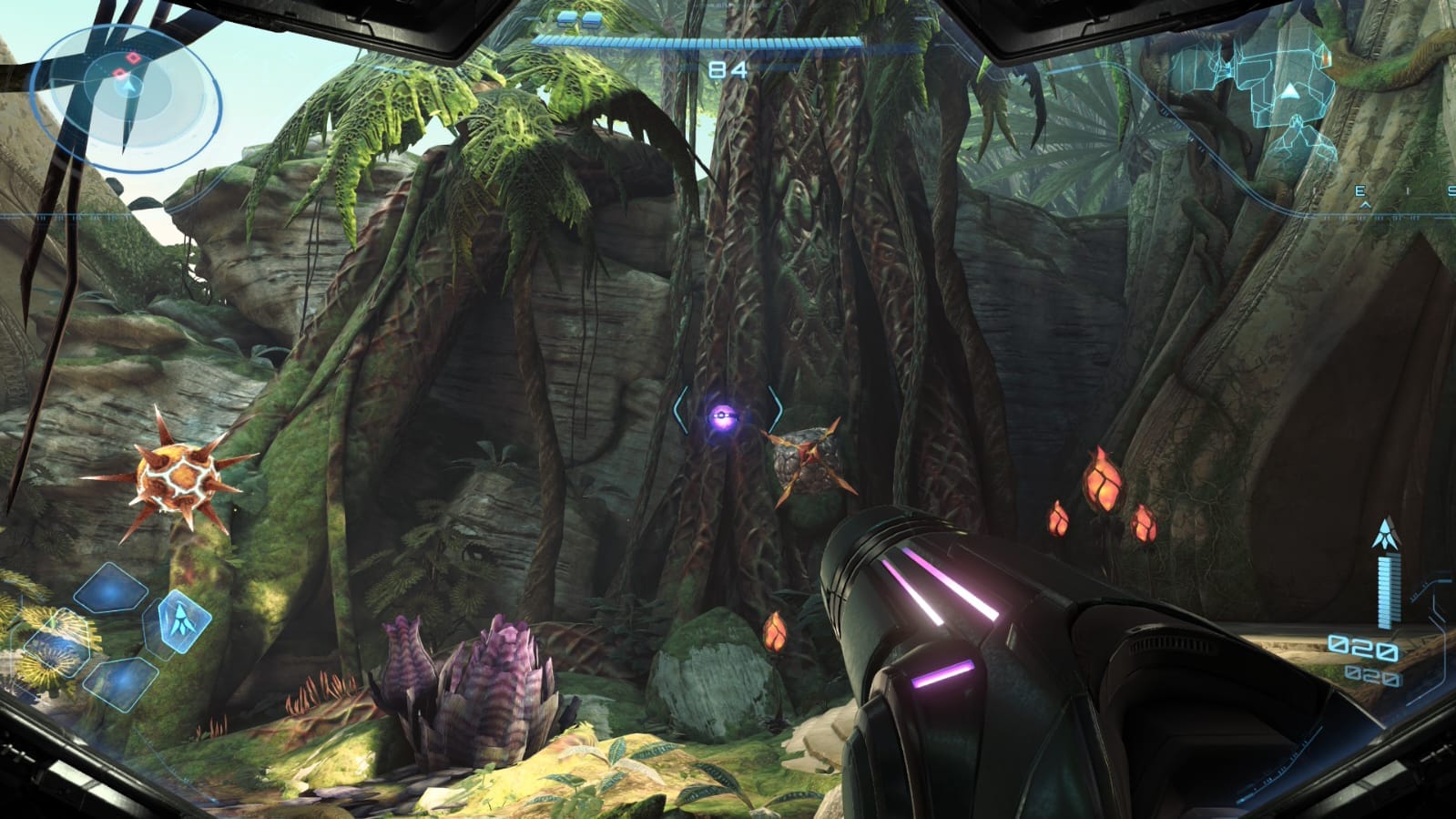Click the left Energy Tank icon above the health bar
Viewport: 1456px width, 819px height.
568,19
